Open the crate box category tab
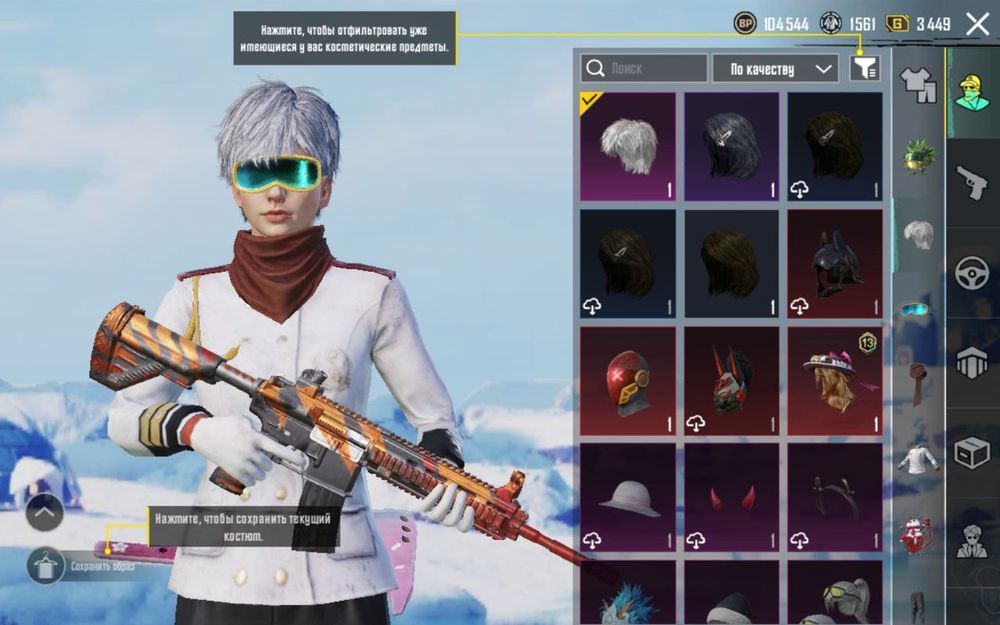The height and width of the screenshot is (625, 1000). pyautogui.click(x=971, y=452)
